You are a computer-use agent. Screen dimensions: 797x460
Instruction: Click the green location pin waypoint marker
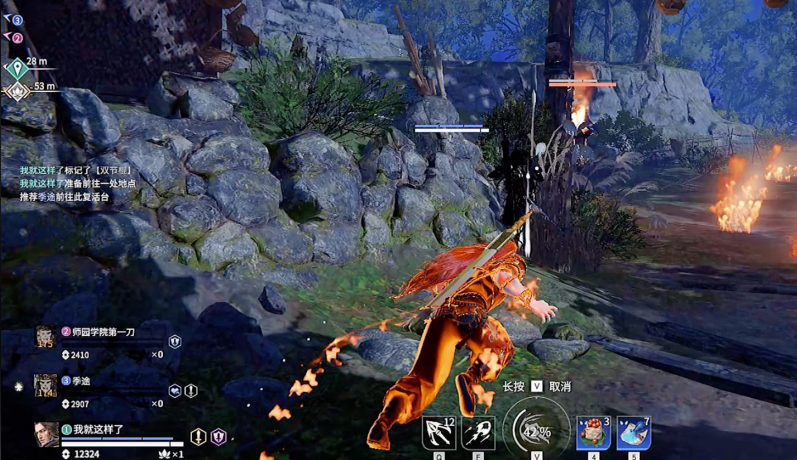click(x=14, y=68)
